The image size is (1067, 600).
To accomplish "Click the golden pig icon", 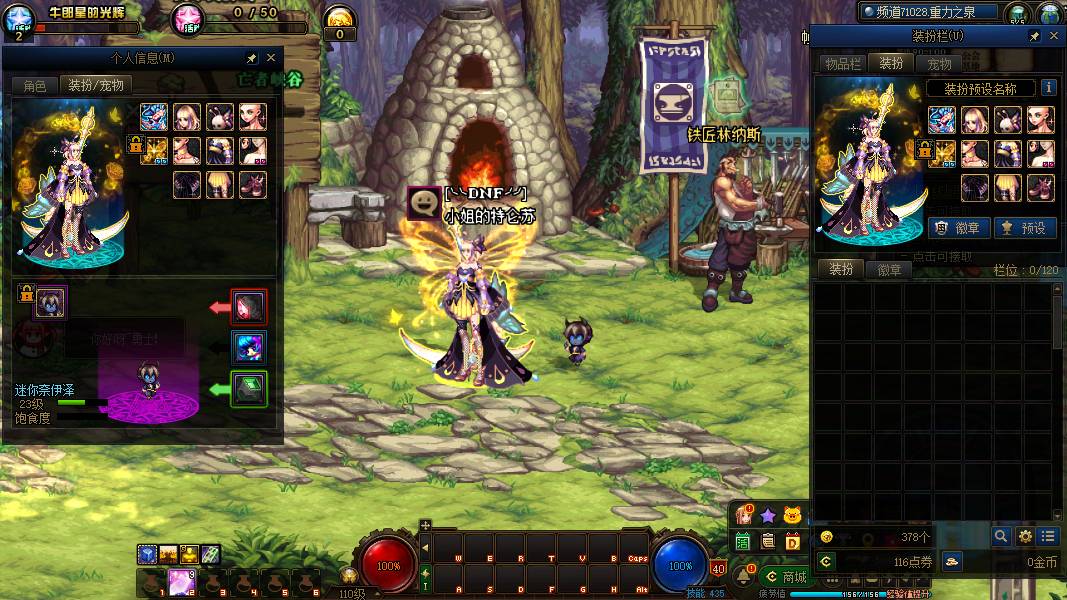I will [793, 515].
